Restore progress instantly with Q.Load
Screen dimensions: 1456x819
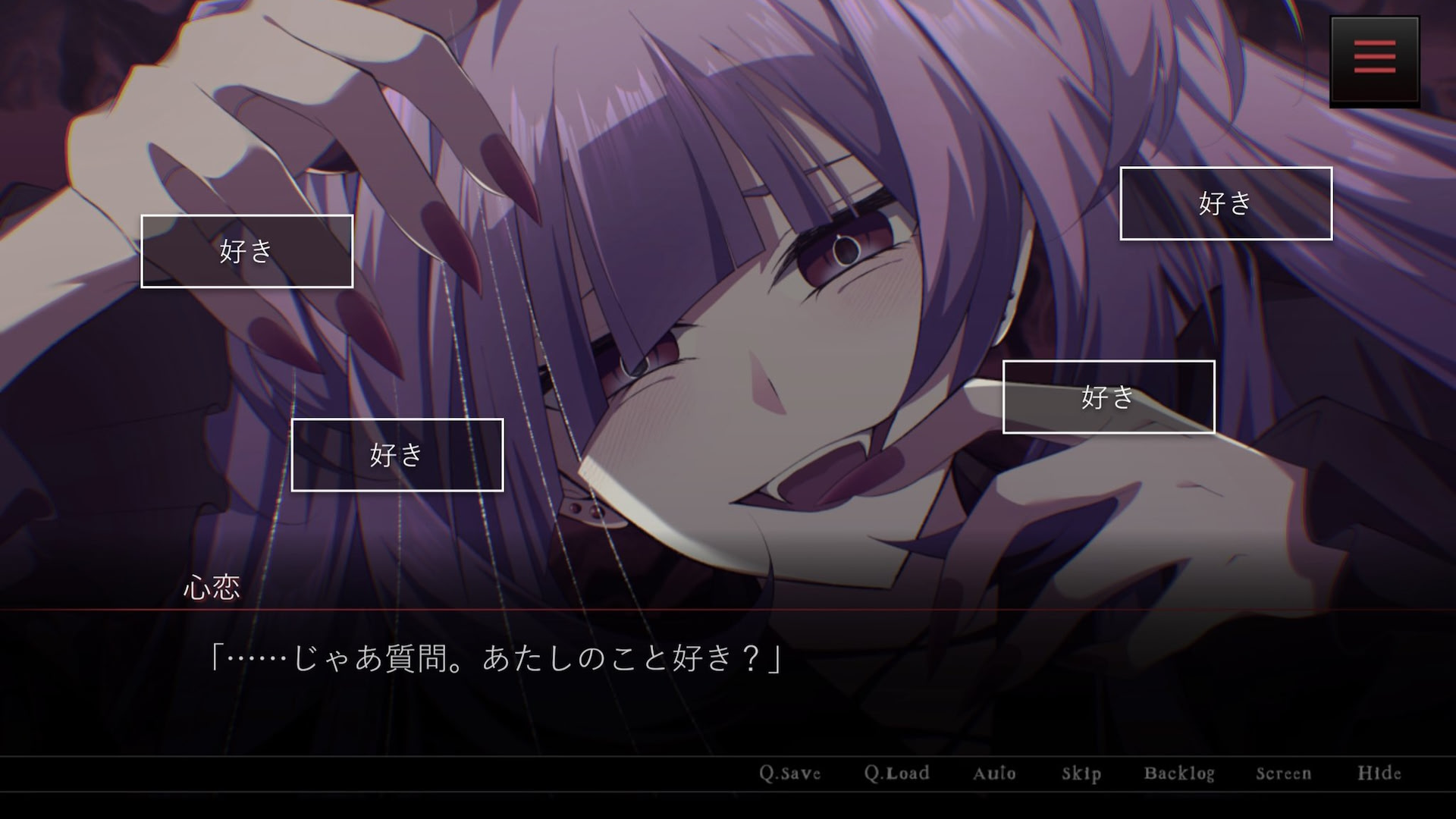(x=896, y=773)
